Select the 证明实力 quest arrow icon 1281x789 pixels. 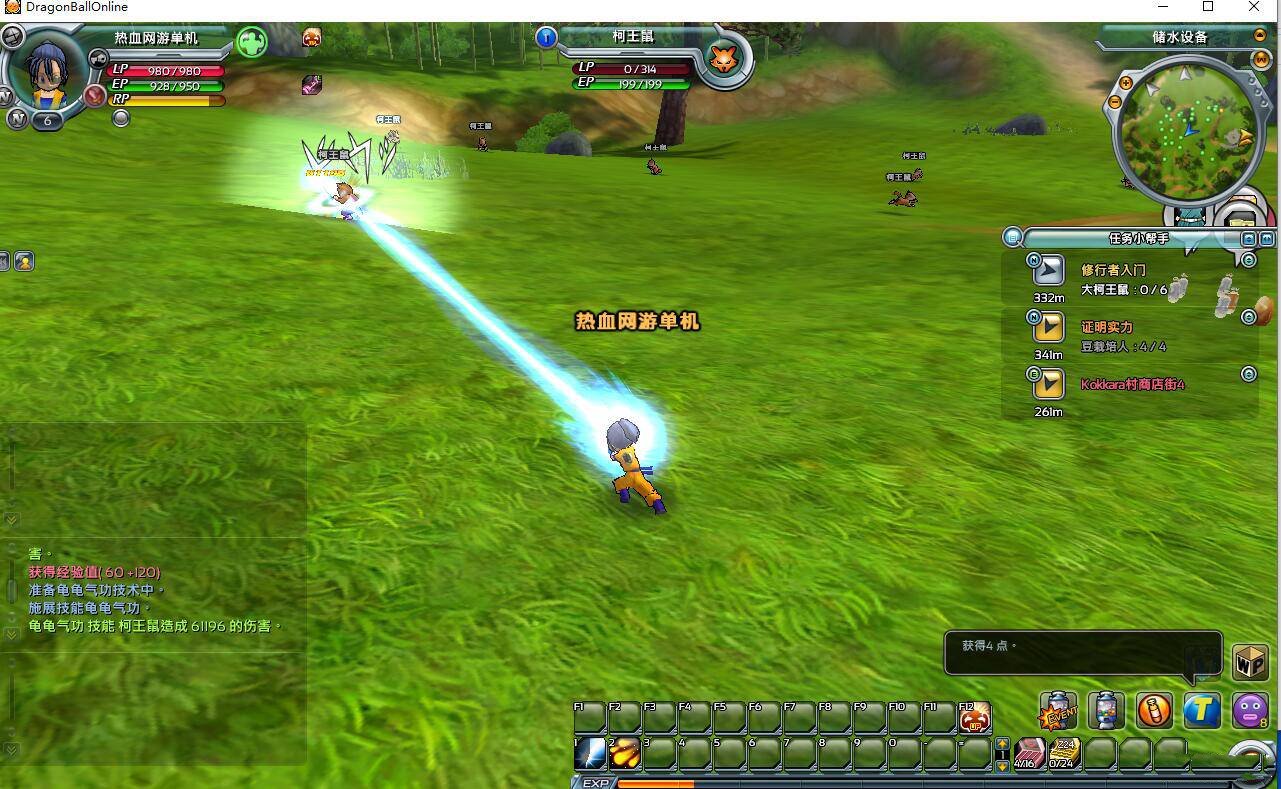coord(1048,327)
